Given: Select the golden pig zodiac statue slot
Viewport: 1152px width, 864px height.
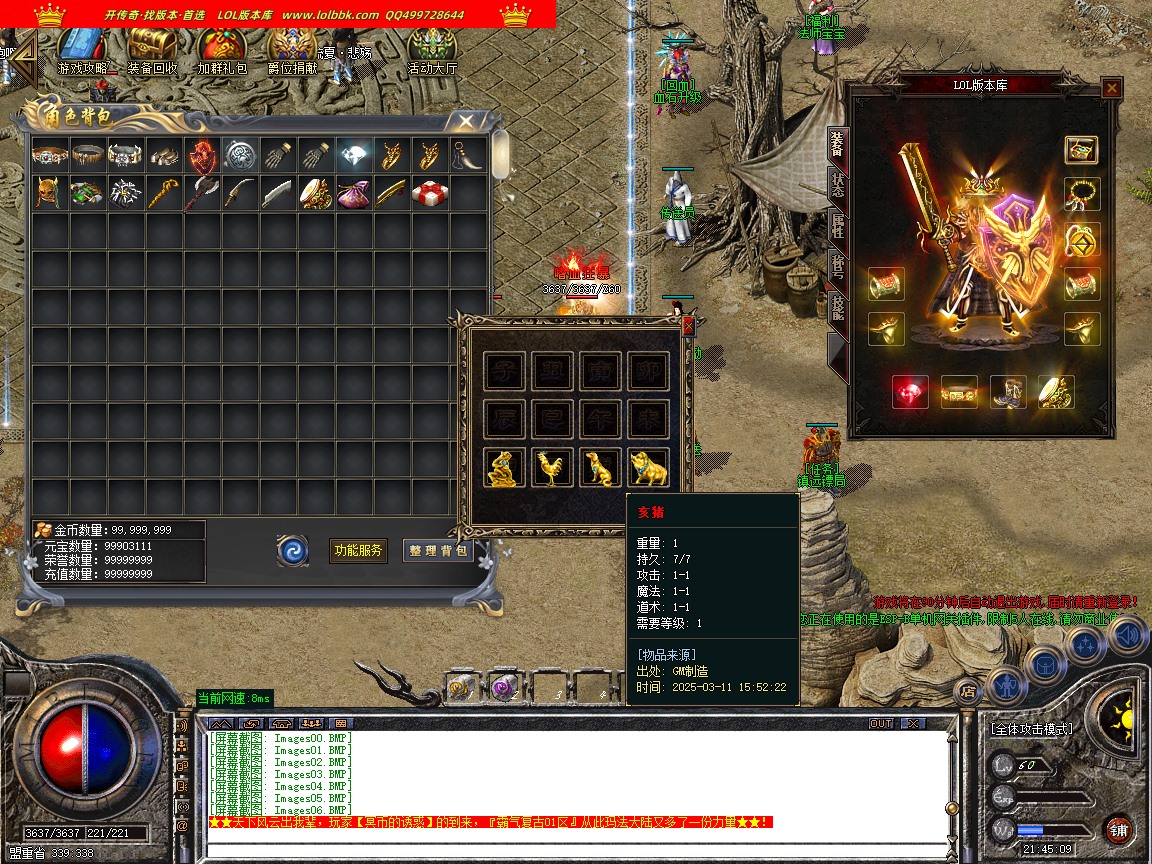Looking at the screenshot, I should coord(648,468).
